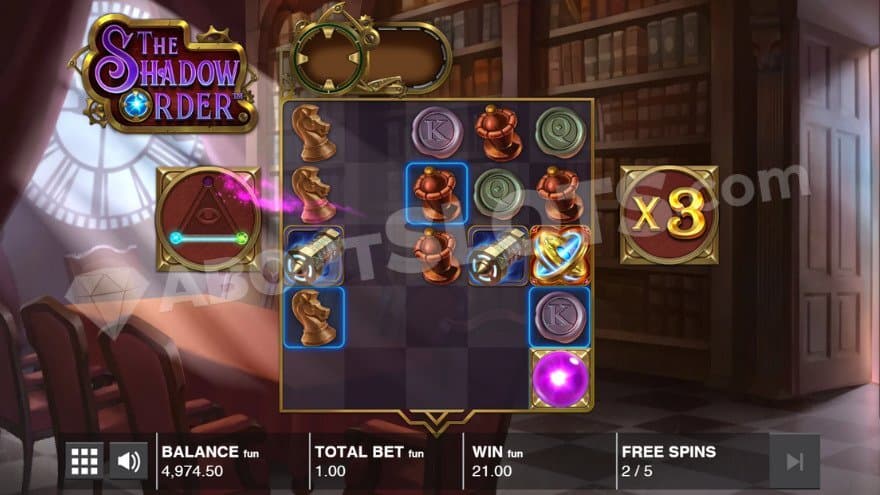Select the golden rings wild tile

coord(560,254)
